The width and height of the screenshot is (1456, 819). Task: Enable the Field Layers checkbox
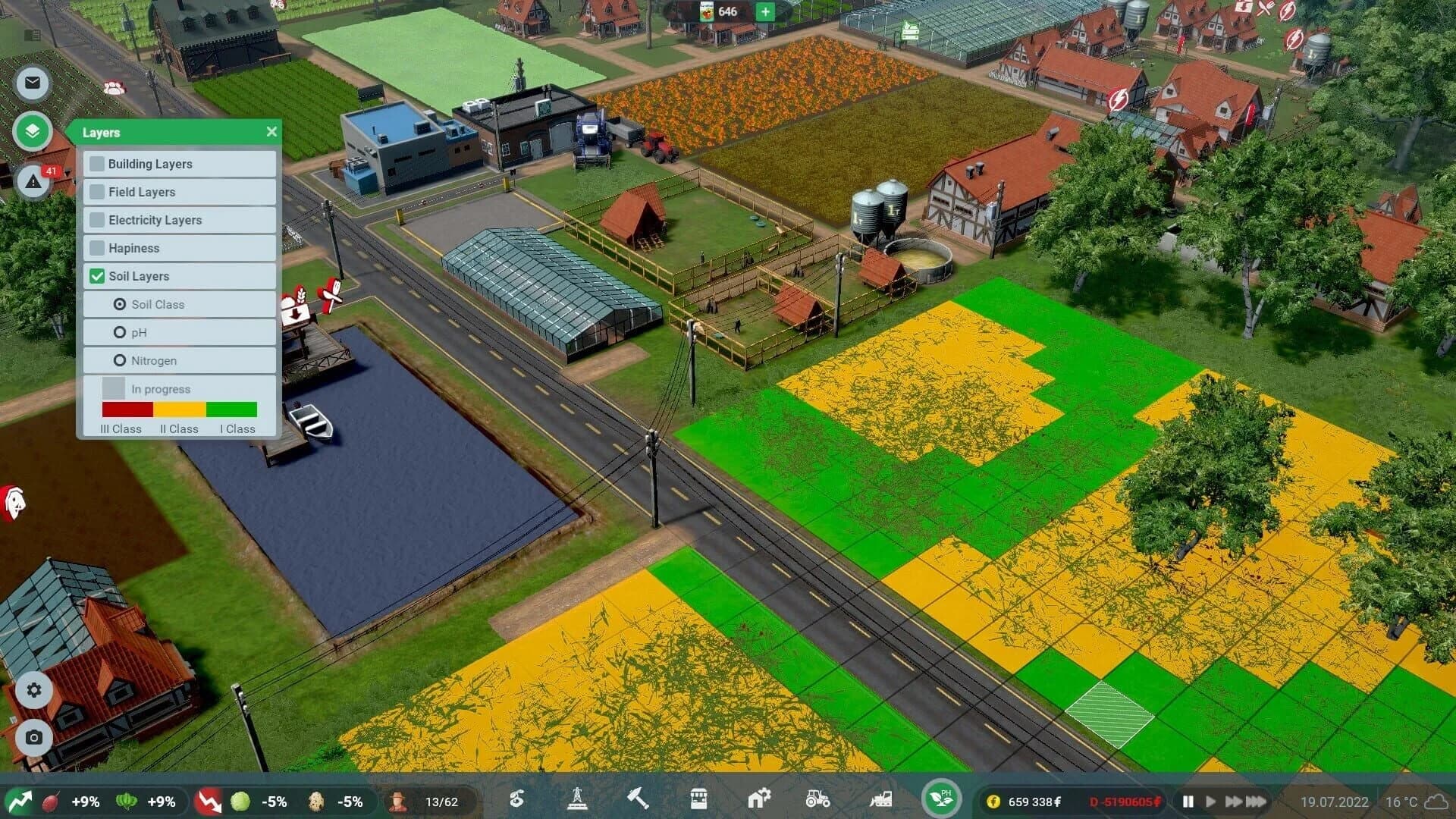(x=97, y=192)
